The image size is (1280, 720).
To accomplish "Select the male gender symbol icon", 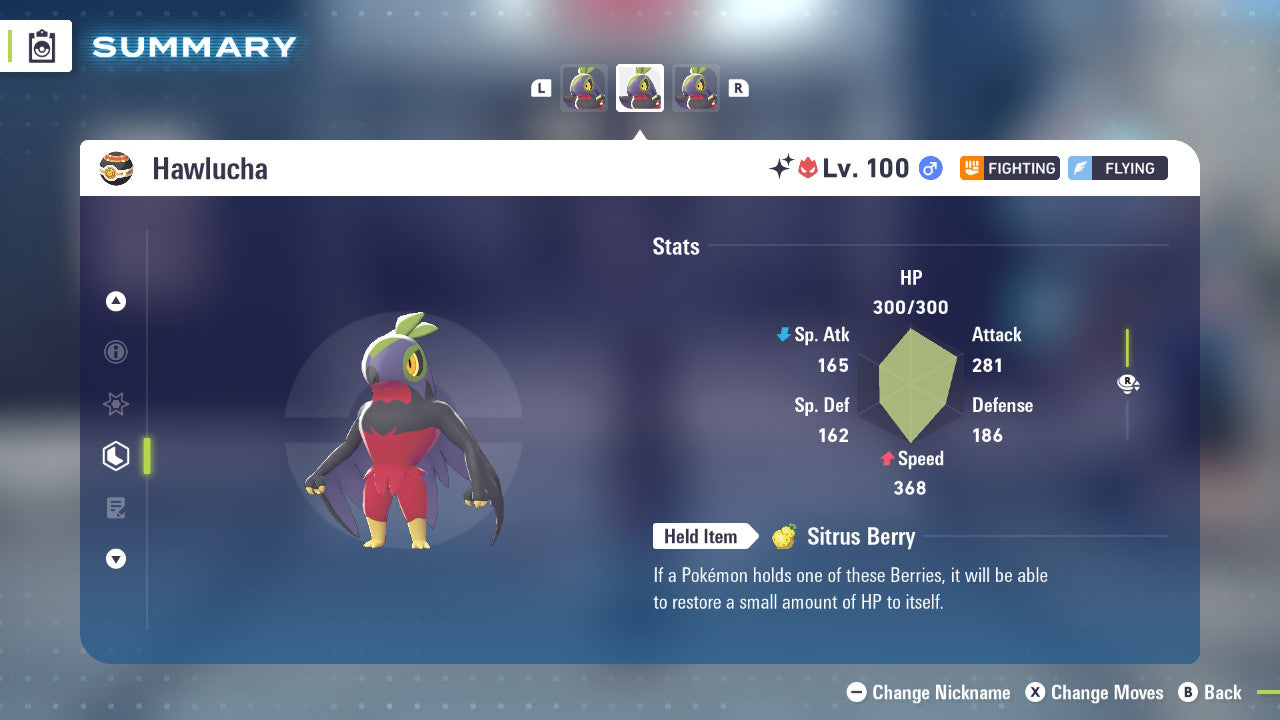I will 930,168.
